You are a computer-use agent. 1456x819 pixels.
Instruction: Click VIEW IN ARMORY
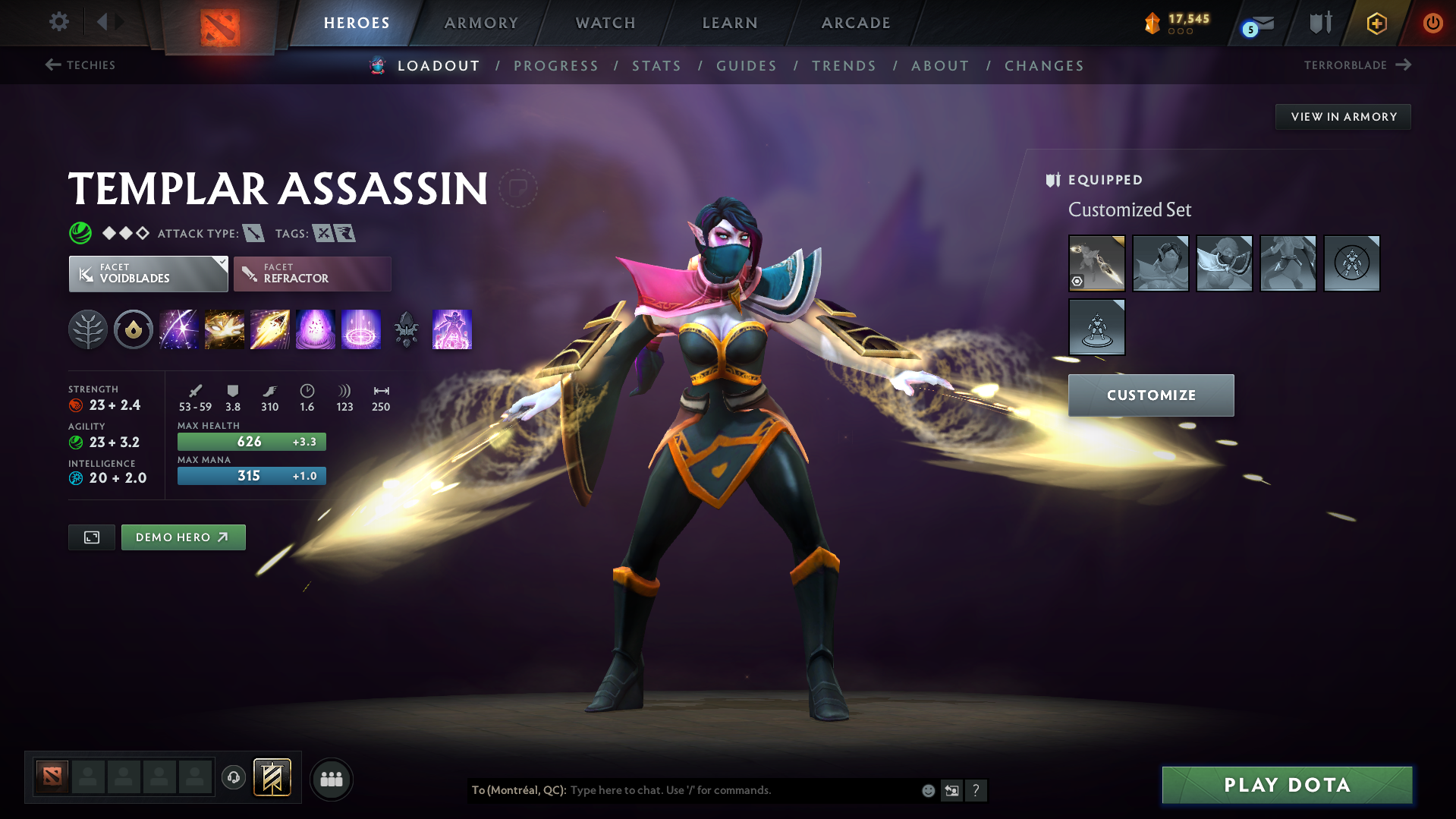1343,116
